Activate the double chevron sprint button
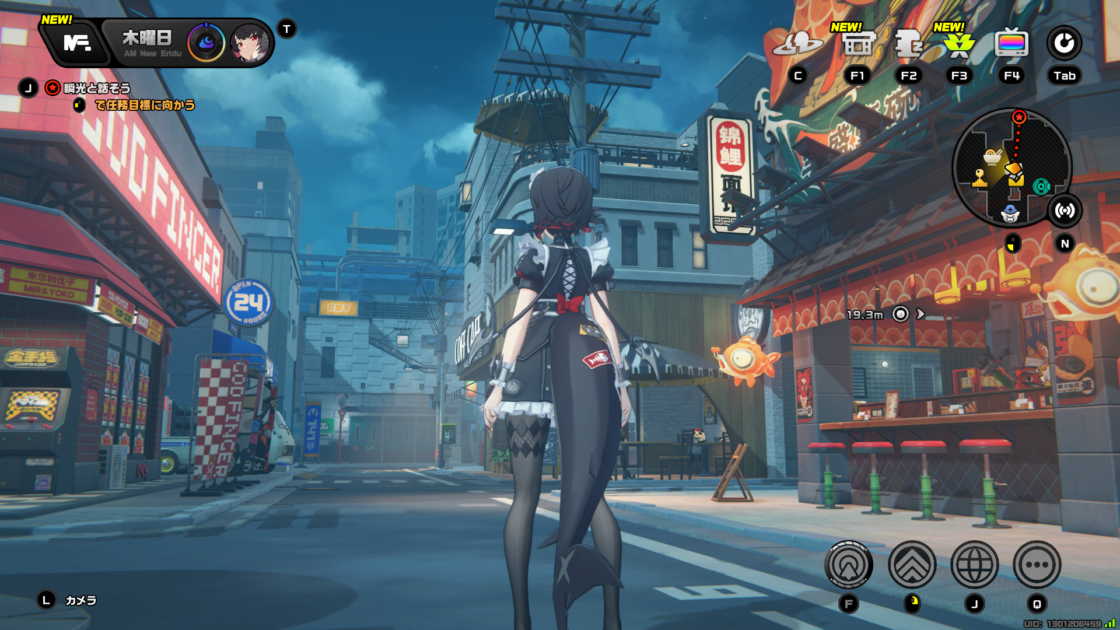The height and width of the screenshot is (630, 1120). click(912, 565)
